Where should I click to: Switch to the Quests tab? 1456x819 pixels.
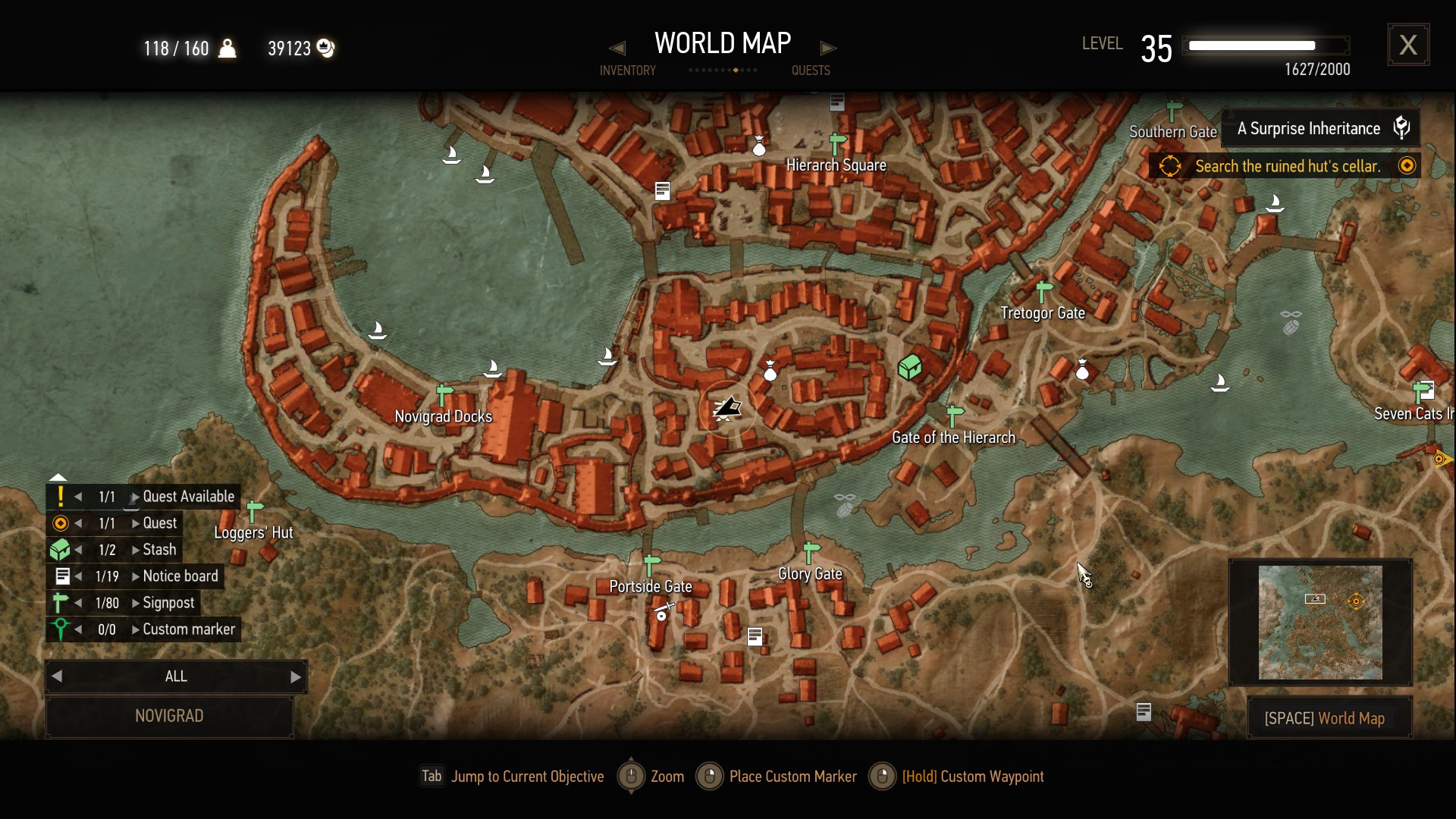[x=811, y=71]
